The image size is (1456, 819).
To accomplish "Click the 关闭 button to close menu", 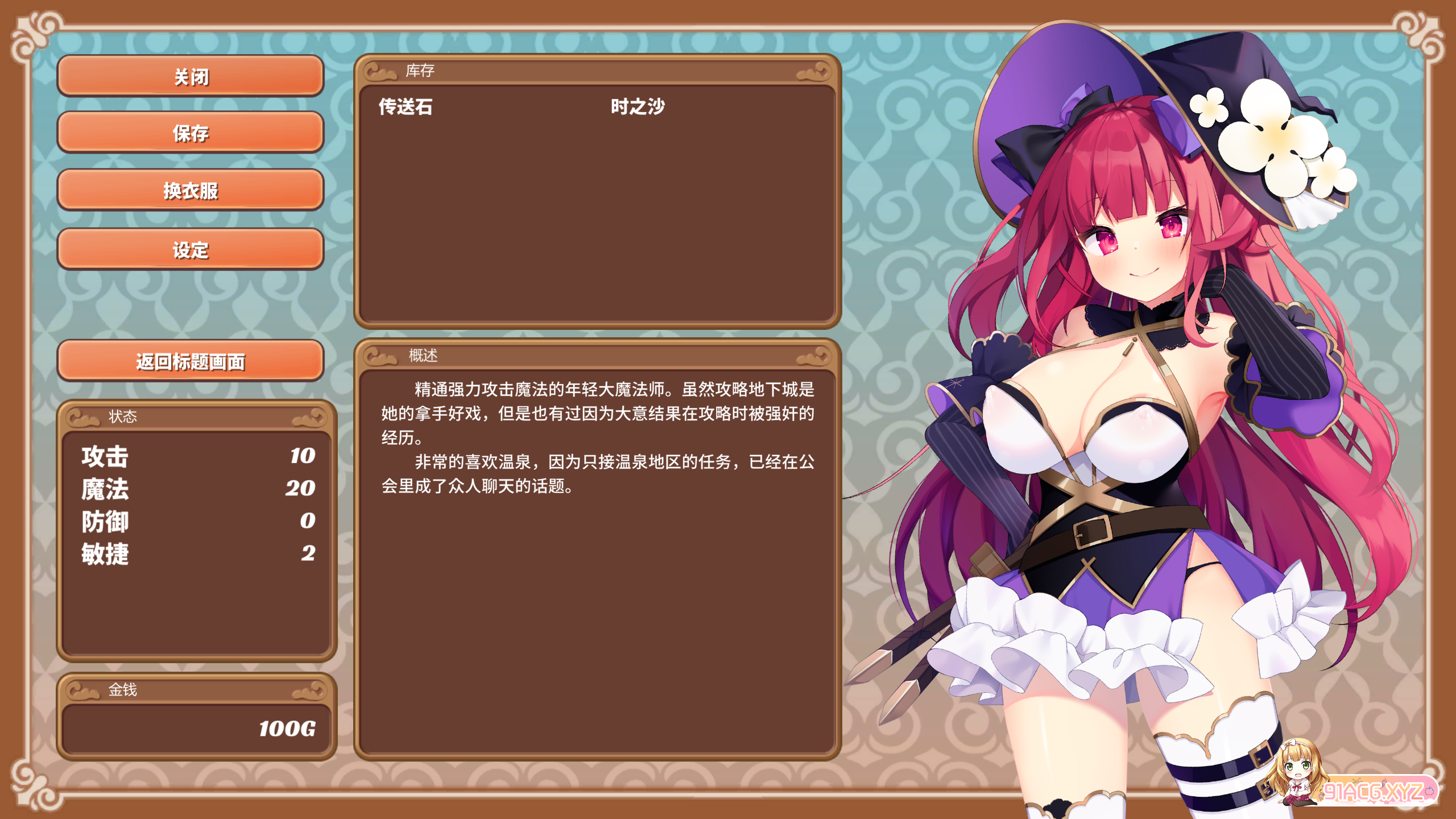I will [x=191, y=78].
